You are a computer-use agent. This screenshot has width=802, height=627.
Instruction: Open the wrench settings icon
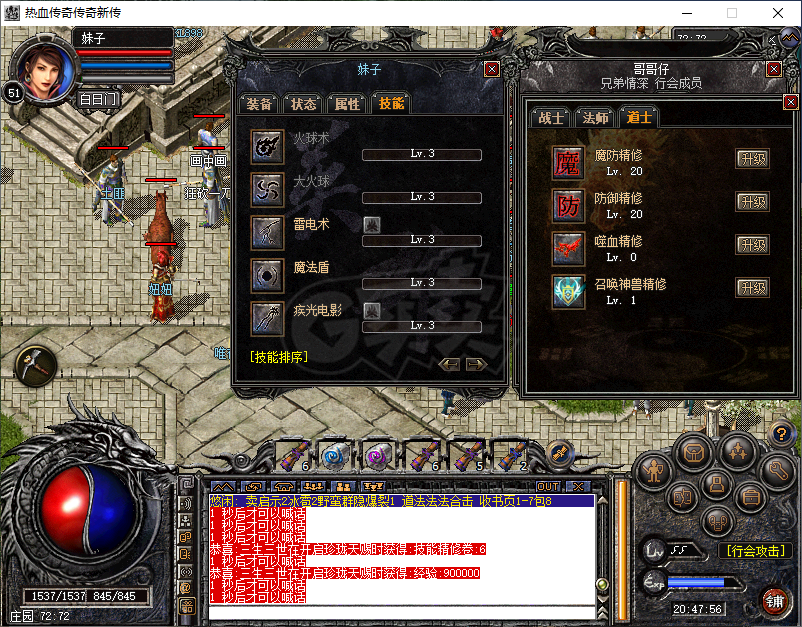777,468
